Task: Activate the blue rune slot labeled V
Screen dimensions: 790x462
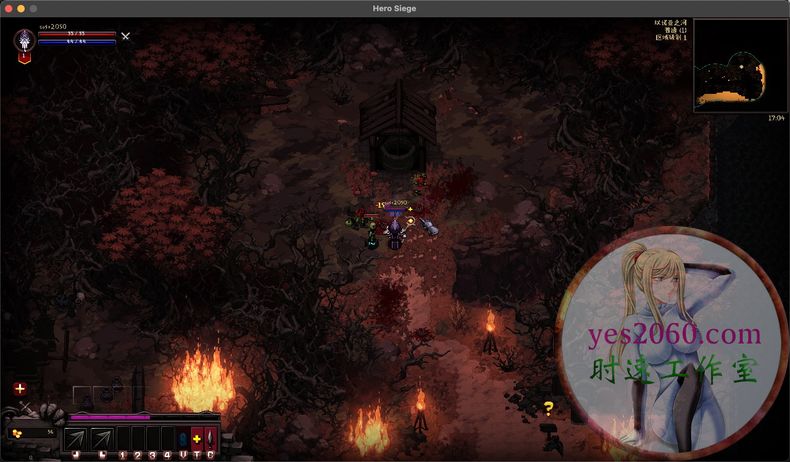Action: [182, 438]
